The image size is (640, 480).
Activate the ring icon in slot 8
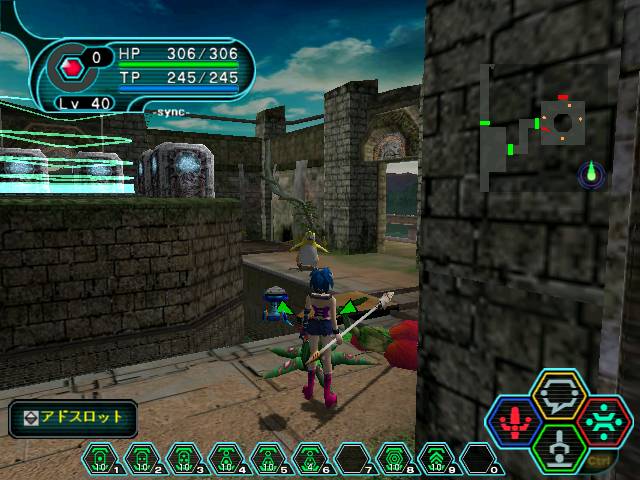tap(394, 460)
